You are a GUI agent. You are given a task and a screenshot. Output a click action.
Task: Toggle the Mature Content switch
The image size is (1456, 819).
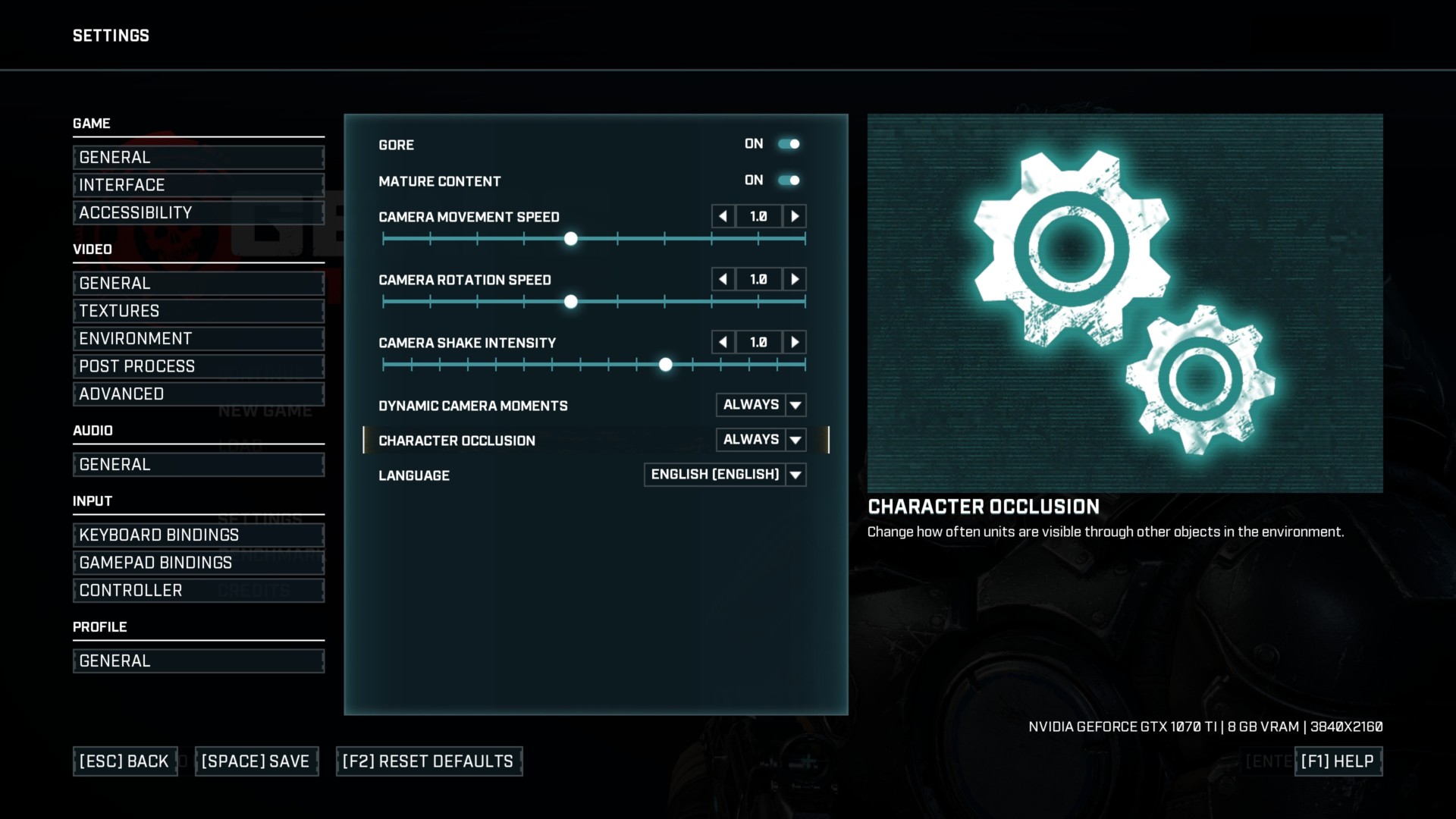tap(789, 180)
